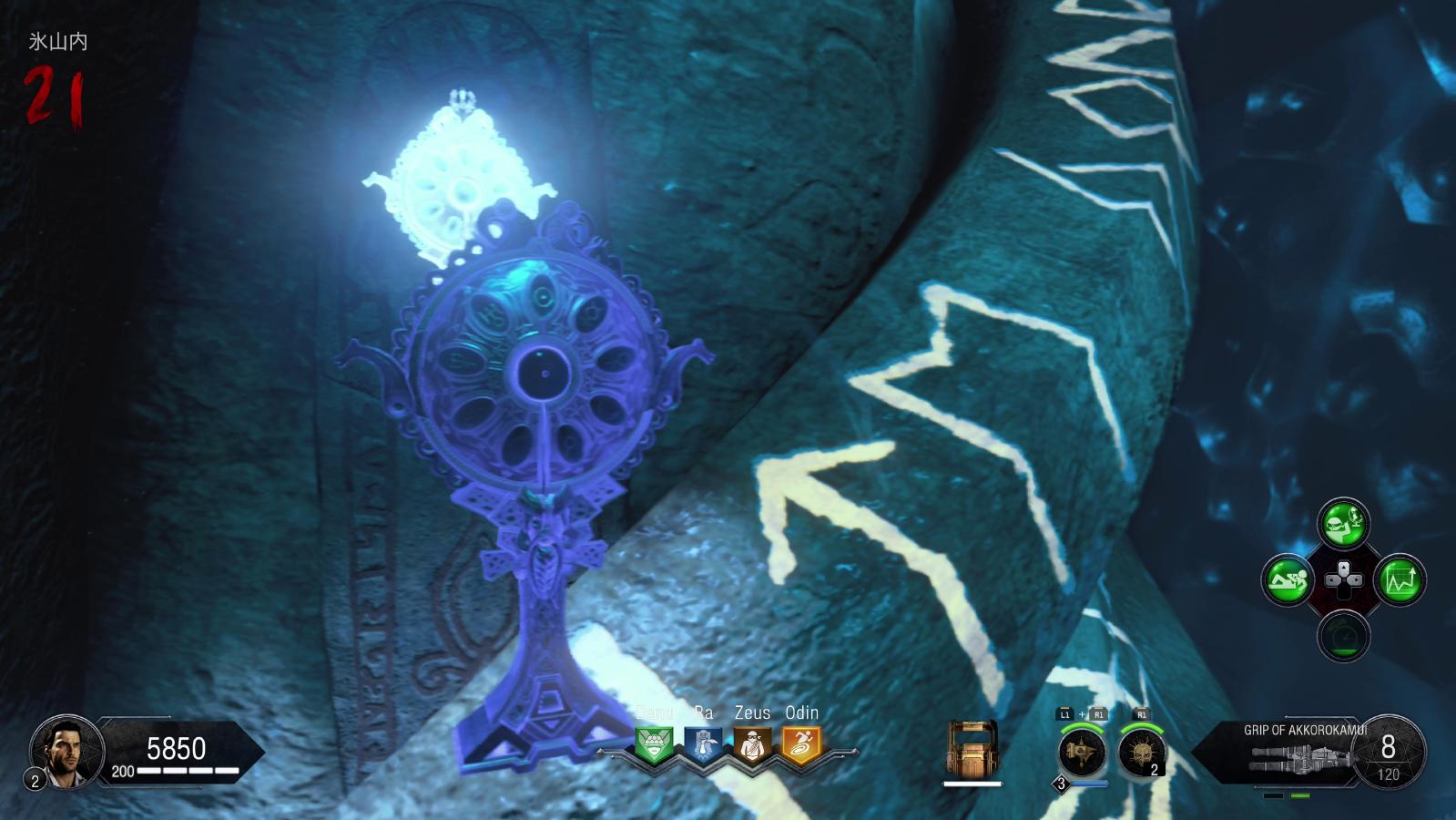Use the right green elixir
Image resolution: width=1456 pixels, height=820 pixels.
click(x=1400, y=579)
